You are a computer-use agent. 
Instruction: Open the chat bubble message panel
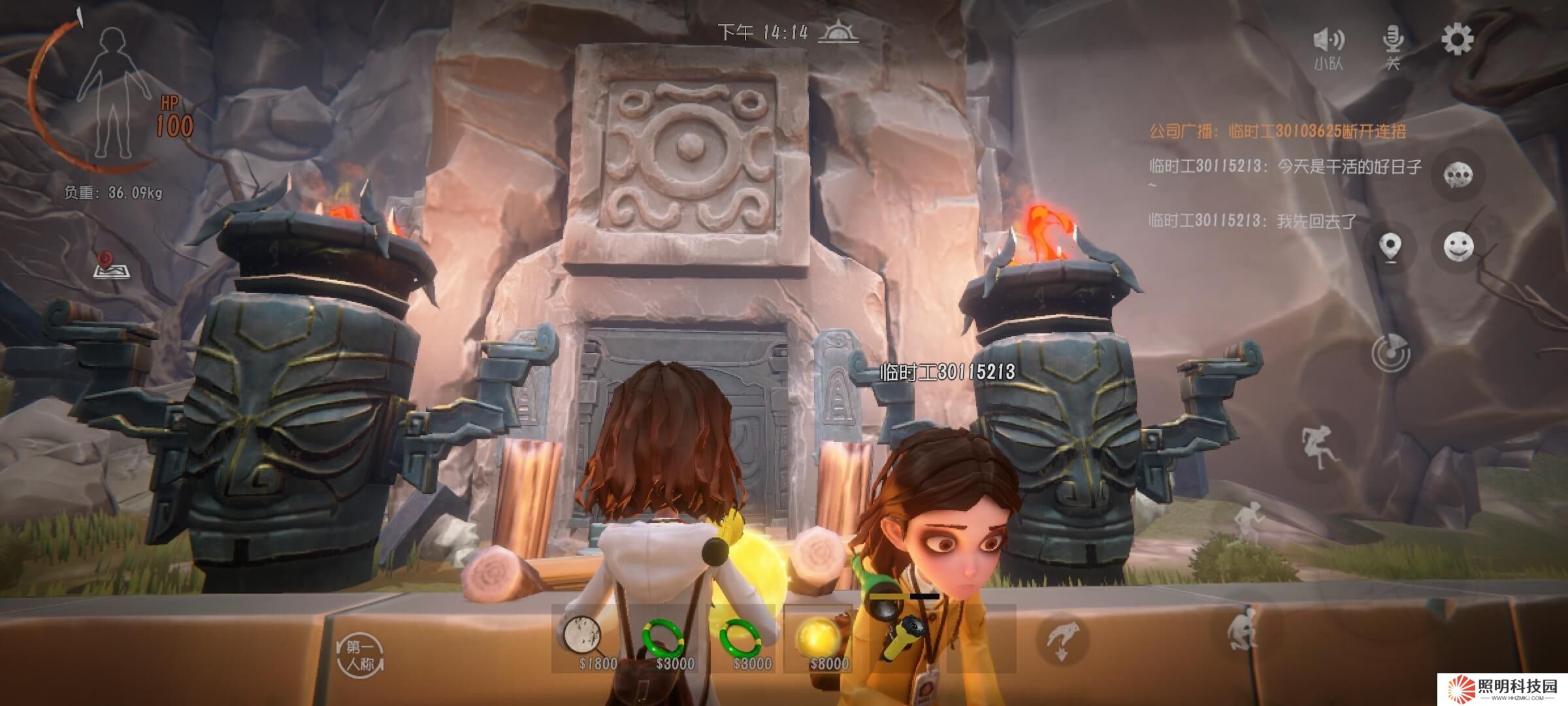coord(1458,175)
